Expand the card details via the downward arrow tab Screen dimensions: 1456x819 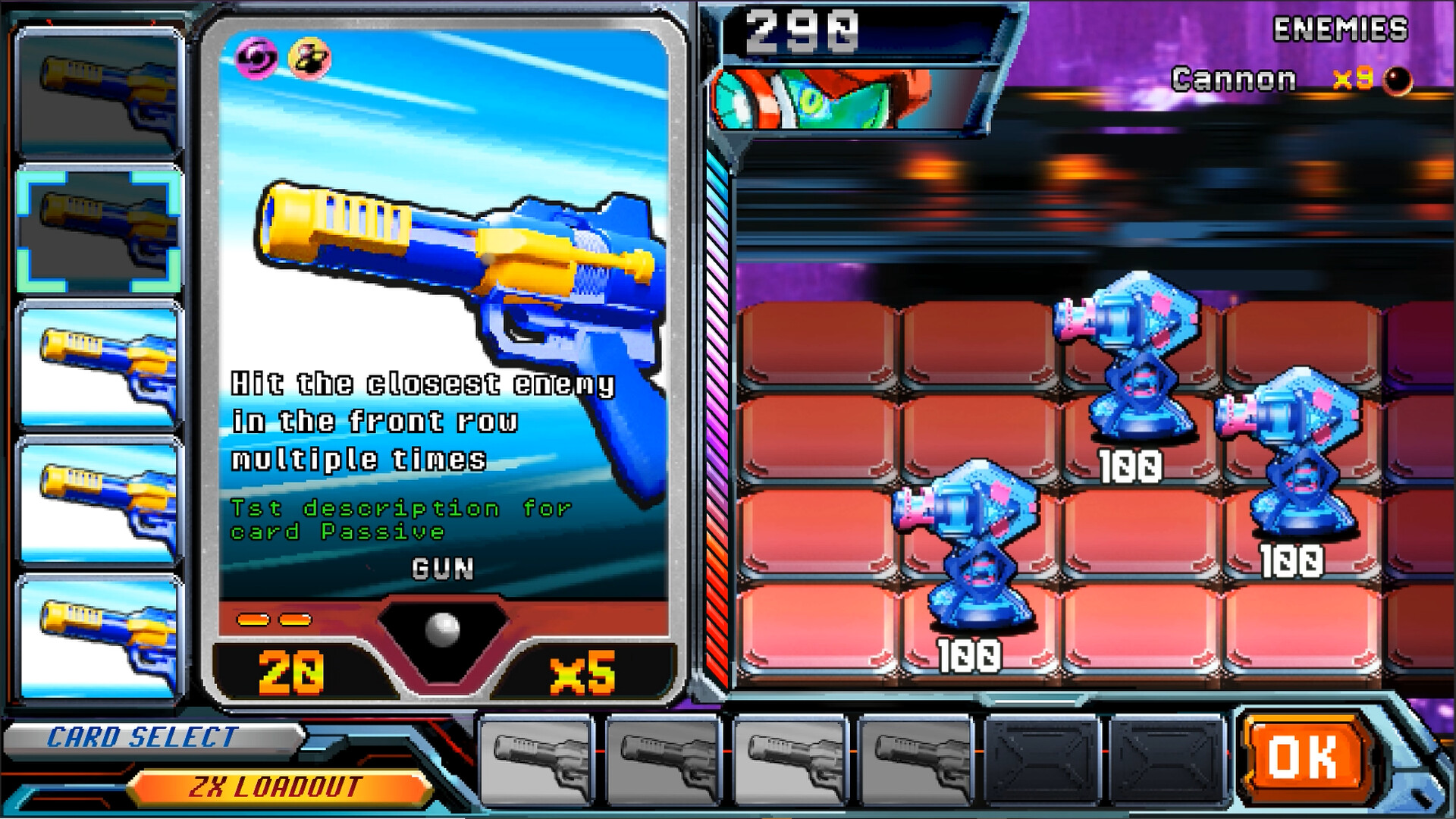442,628
